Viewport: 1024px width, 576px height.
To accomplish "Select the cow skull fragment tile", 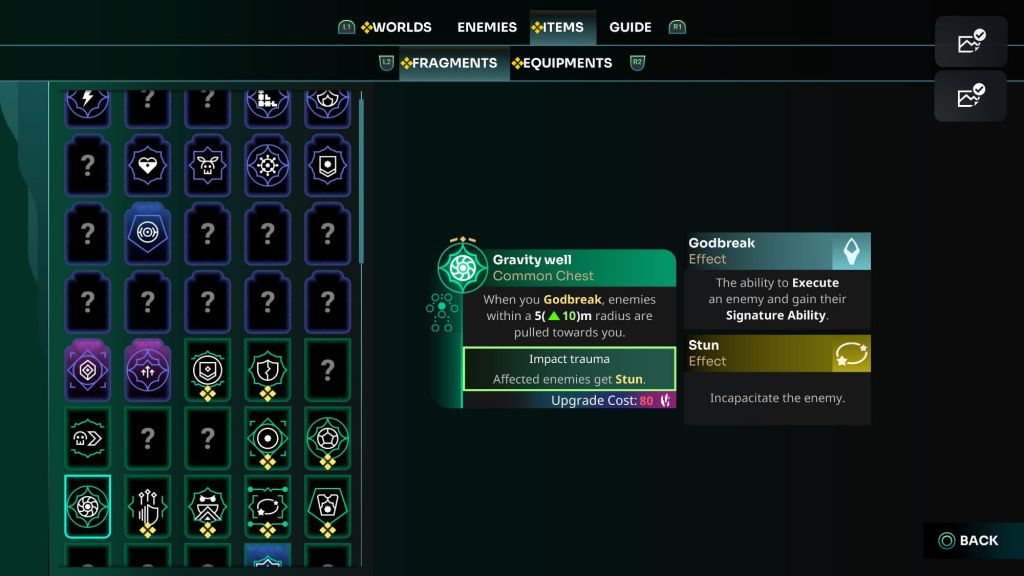I will click(x=208, y=165).
